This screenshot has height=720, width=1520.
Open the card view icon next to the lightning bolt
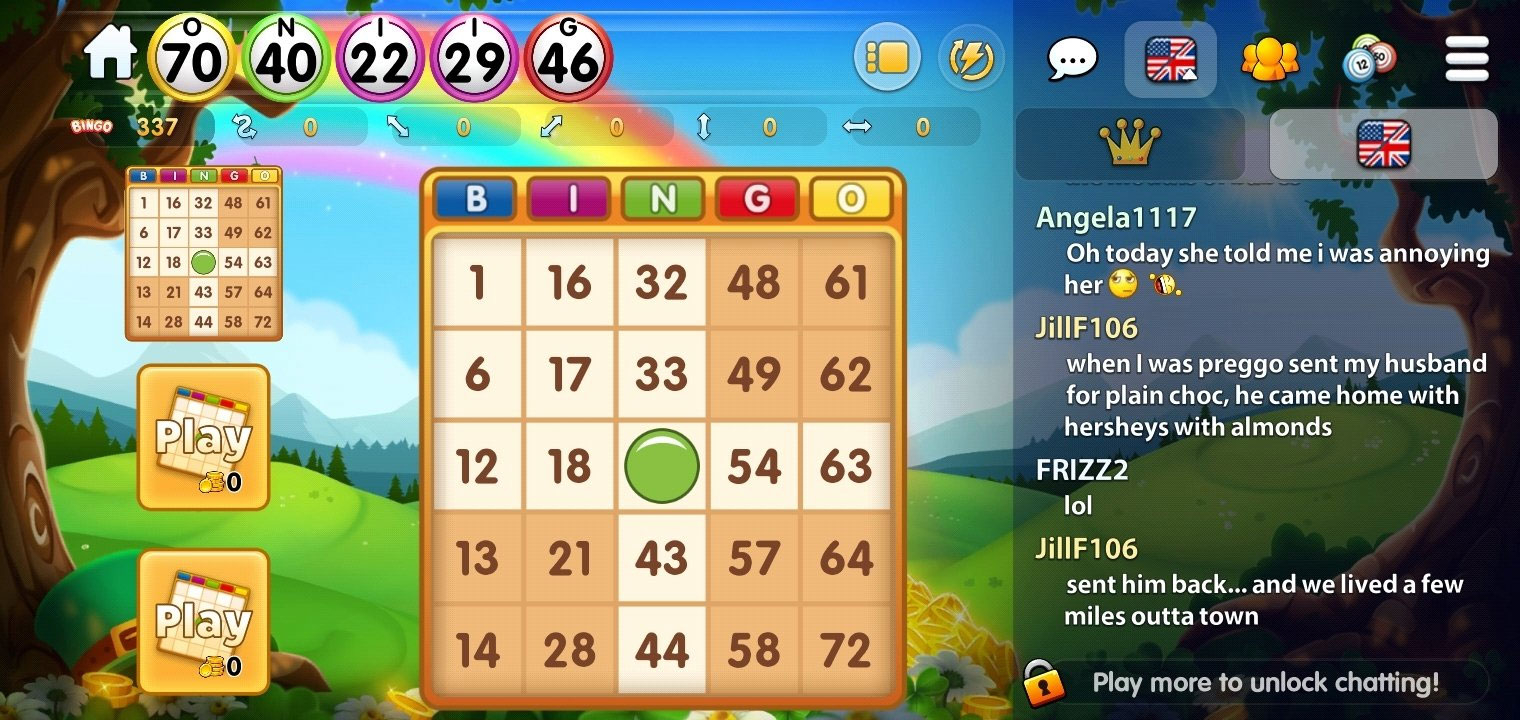[886, 58]
